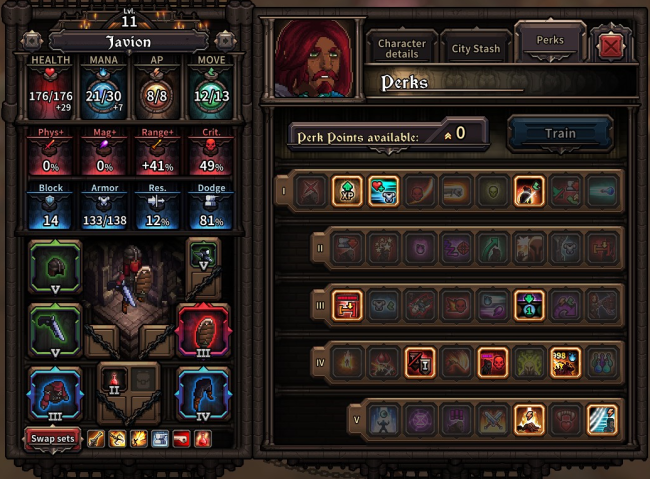Switch to the Character details tab
This screenshot has height=479, width=650.
click(x=401, y=48)
